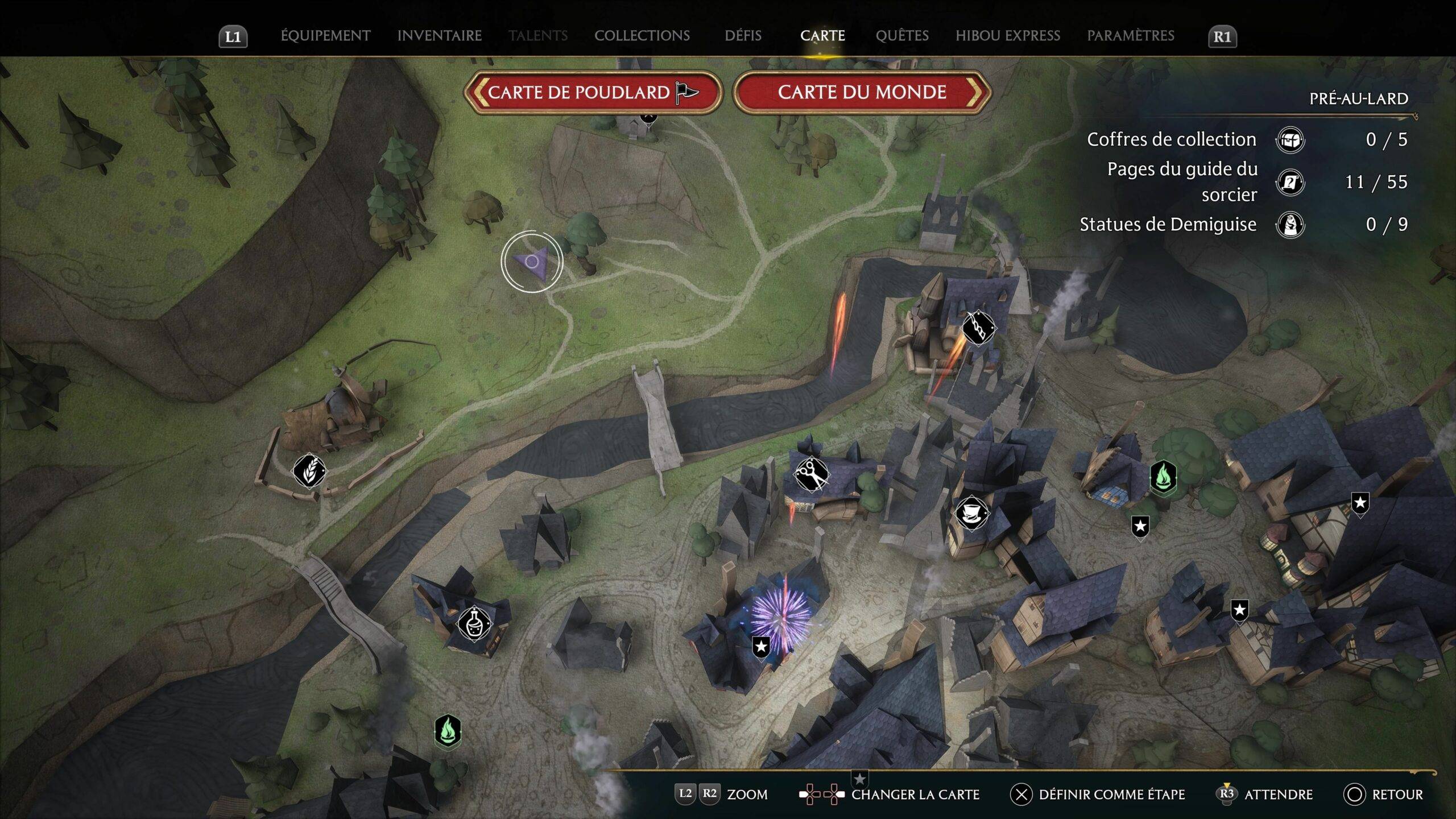This screenshot has height=819, width=1456.
Task: Switch to the Équipement tab
Action: 325,36
